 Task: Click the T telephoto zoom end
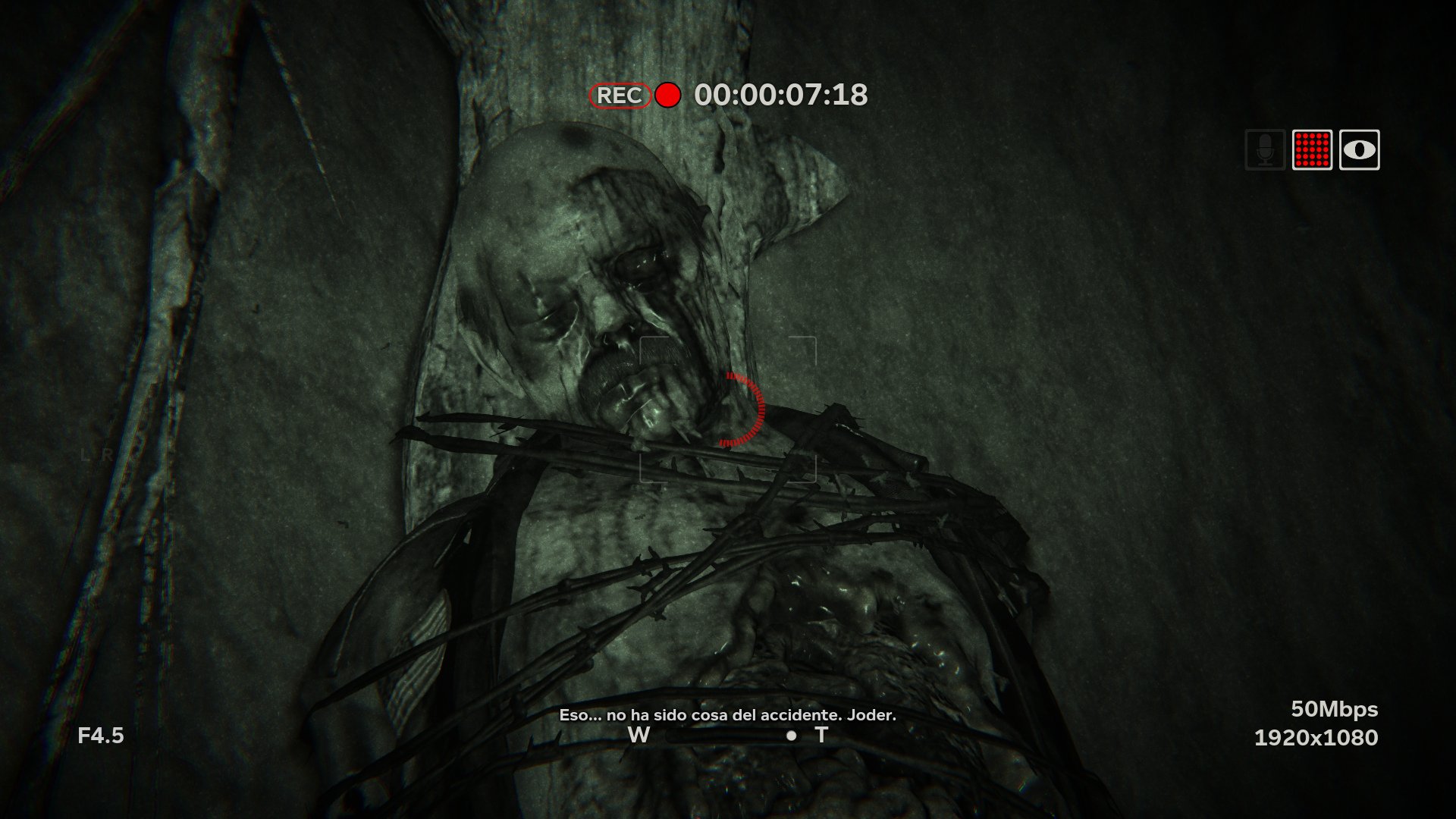point(821,734)
